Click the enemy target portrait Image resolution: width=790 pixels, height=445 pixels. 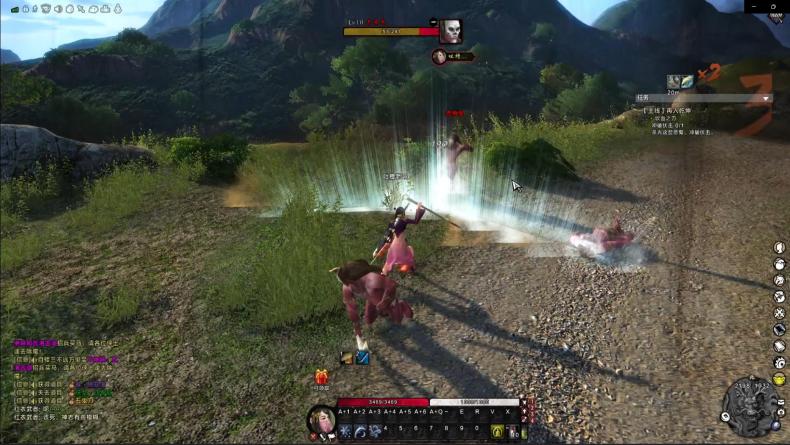[x=452, y=31]
